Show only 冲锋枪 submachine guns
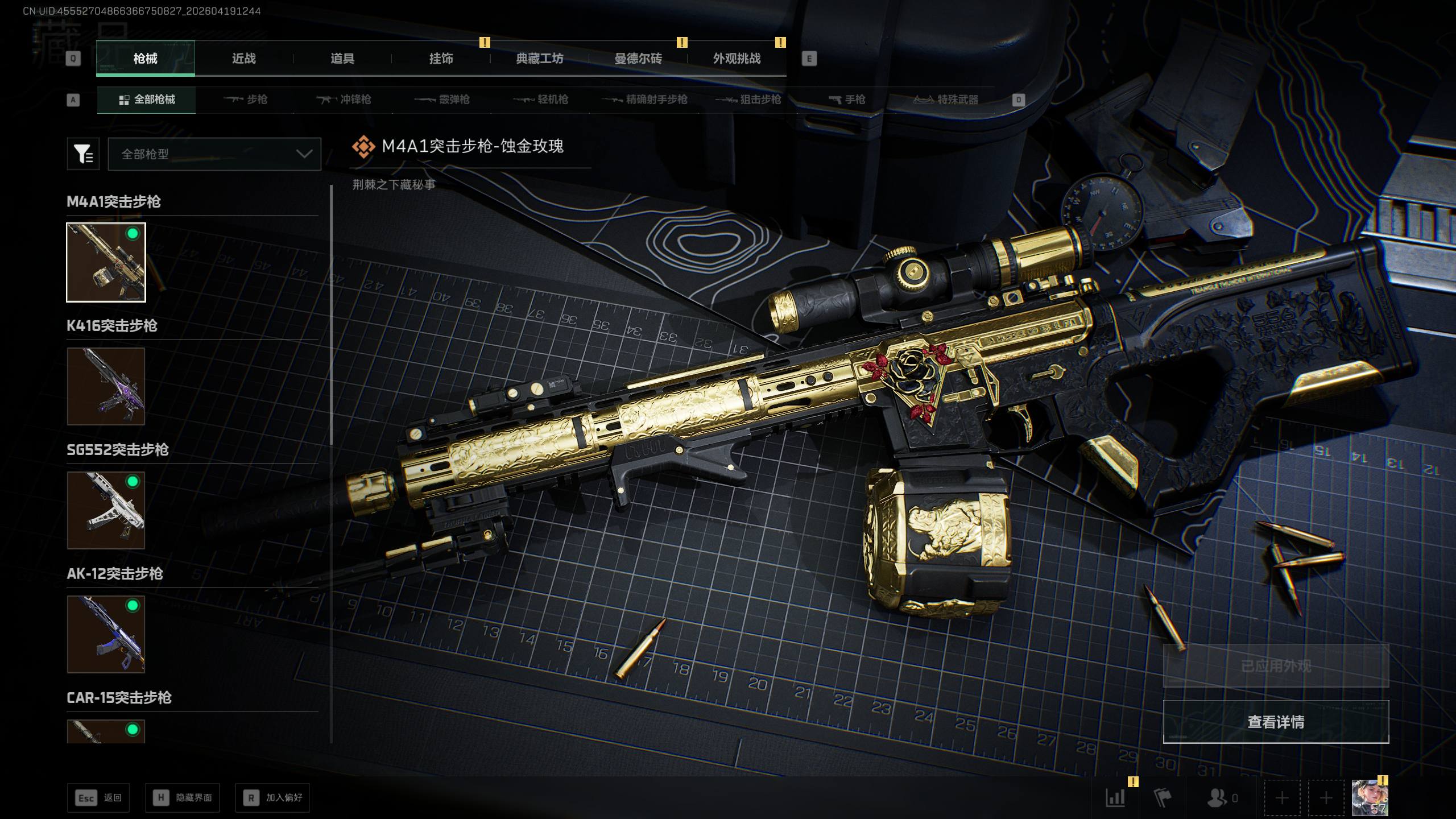1456x819 pixels. (344, 100)
